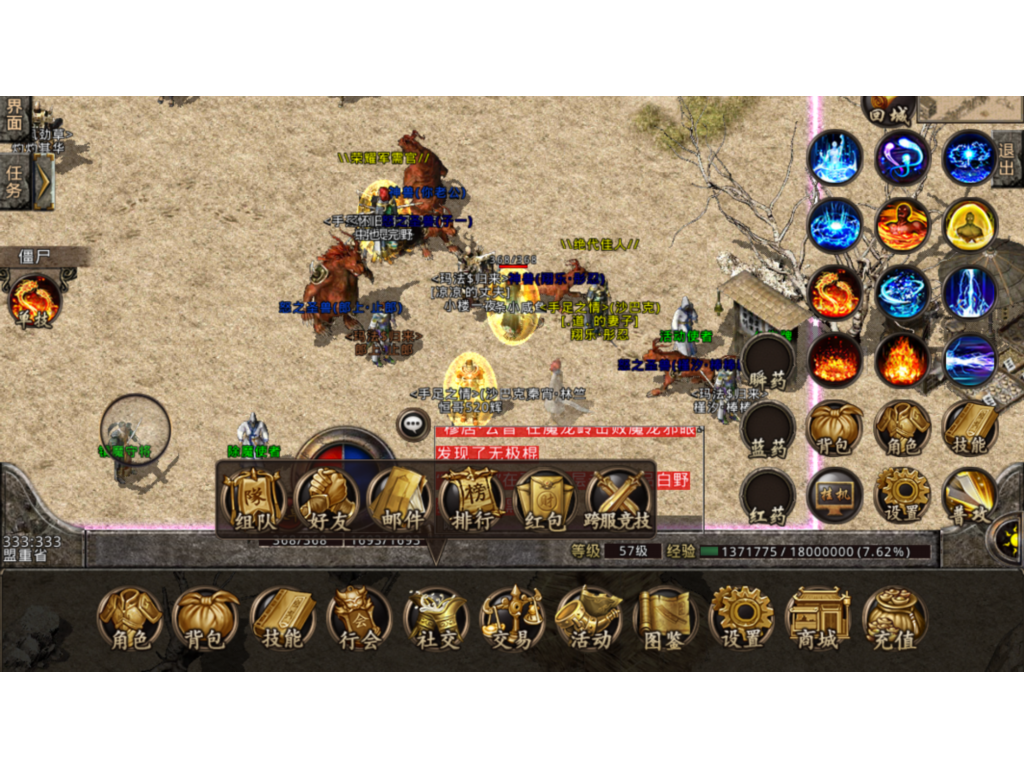
Task: Select the 社交 social menu icon
Action: (436, 617)
